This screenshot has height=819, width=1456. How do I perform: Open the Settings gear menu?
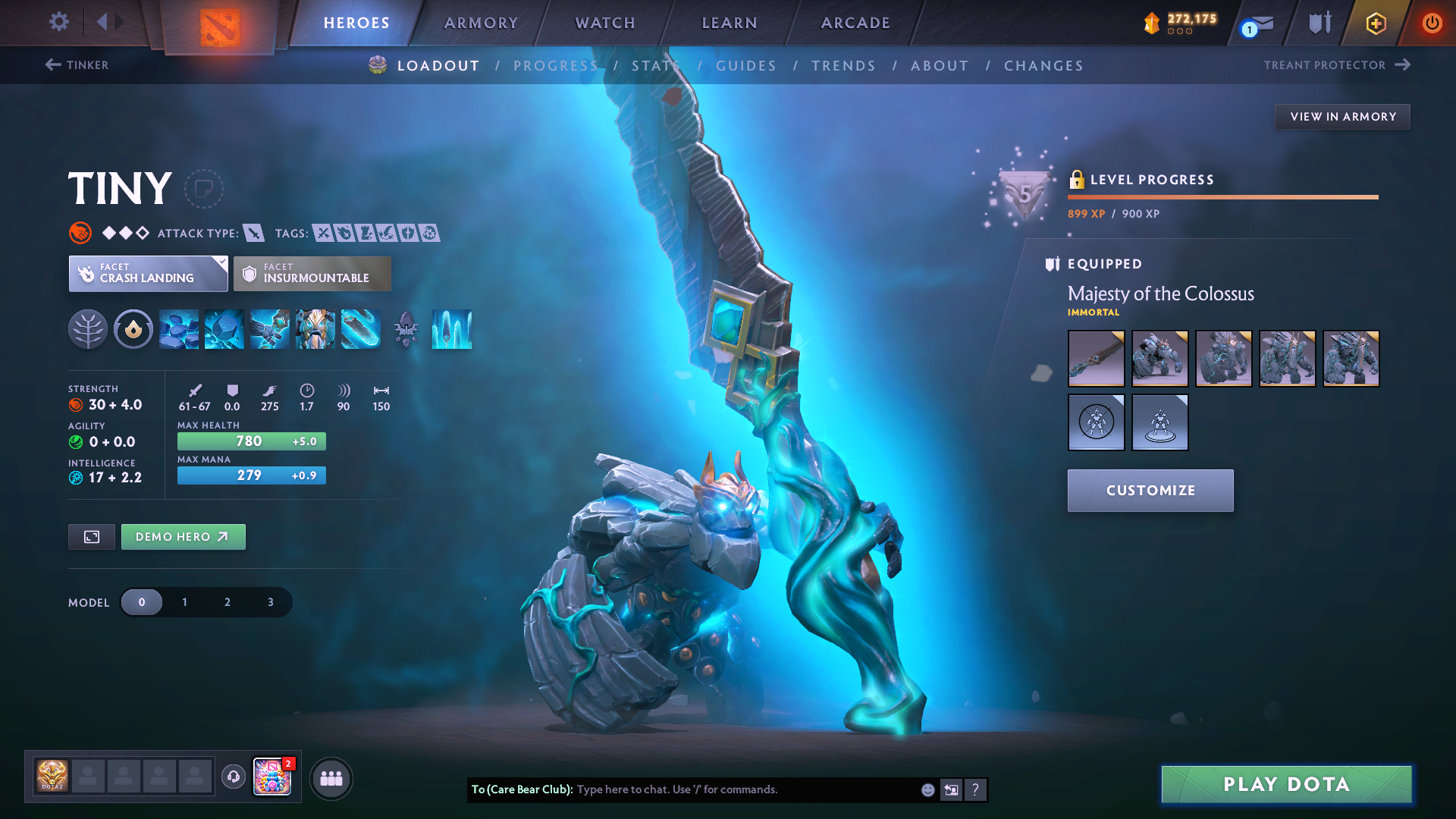58,22
